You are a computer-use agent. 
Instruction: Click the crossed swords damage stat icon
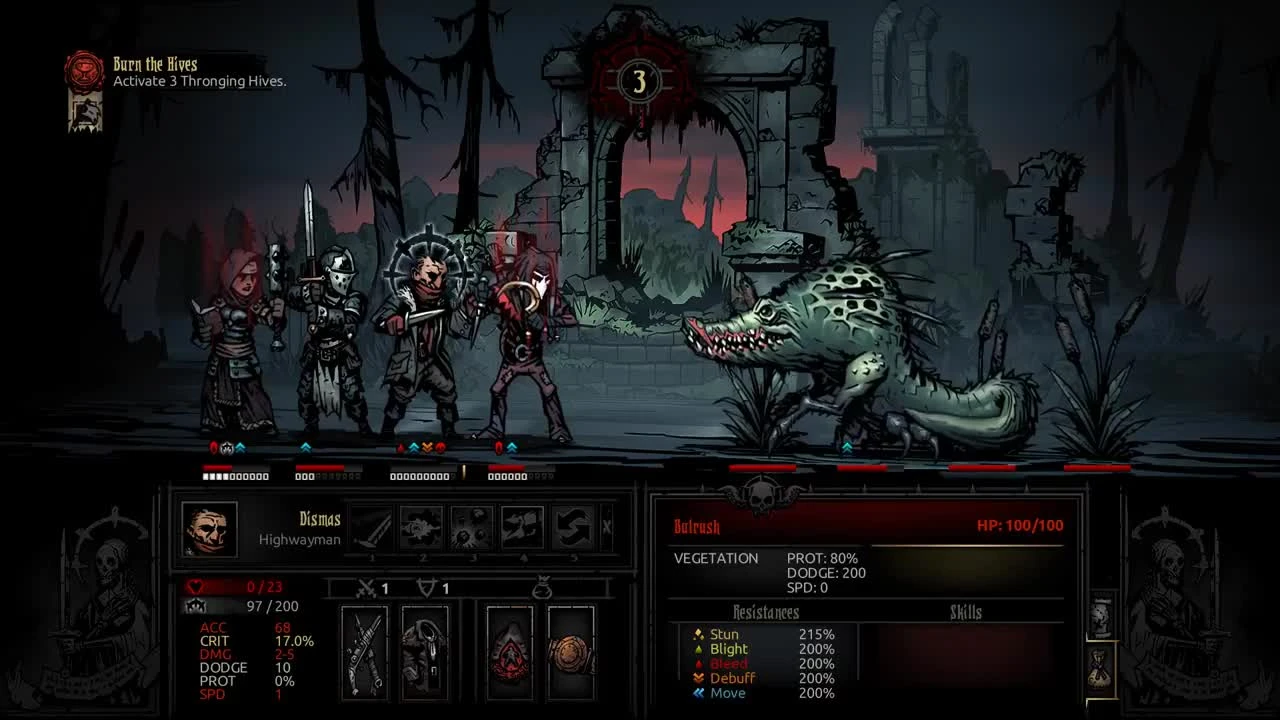(x=365, y=588)
